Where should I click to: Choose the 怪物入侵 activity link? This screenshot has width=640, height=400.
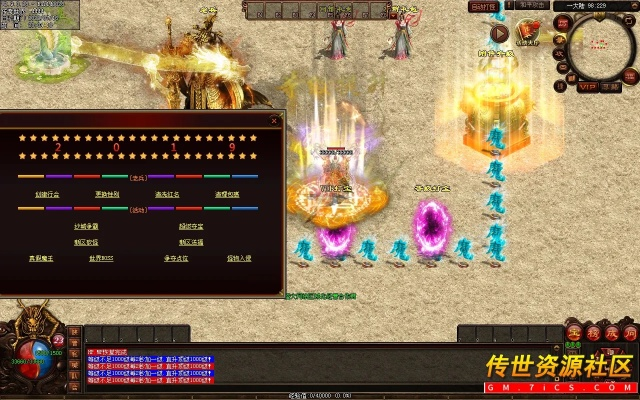click(239, 258)
